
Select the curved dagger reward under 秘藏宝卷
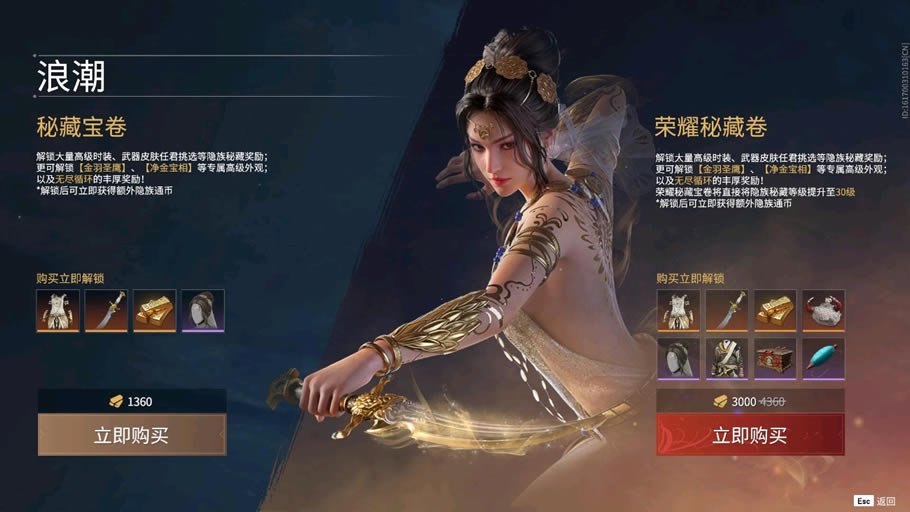[106, 311]
